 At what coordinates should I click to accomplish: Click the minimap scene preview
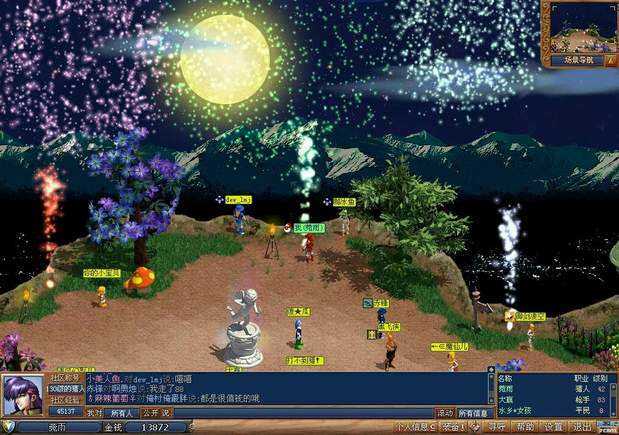pos(579,27)
